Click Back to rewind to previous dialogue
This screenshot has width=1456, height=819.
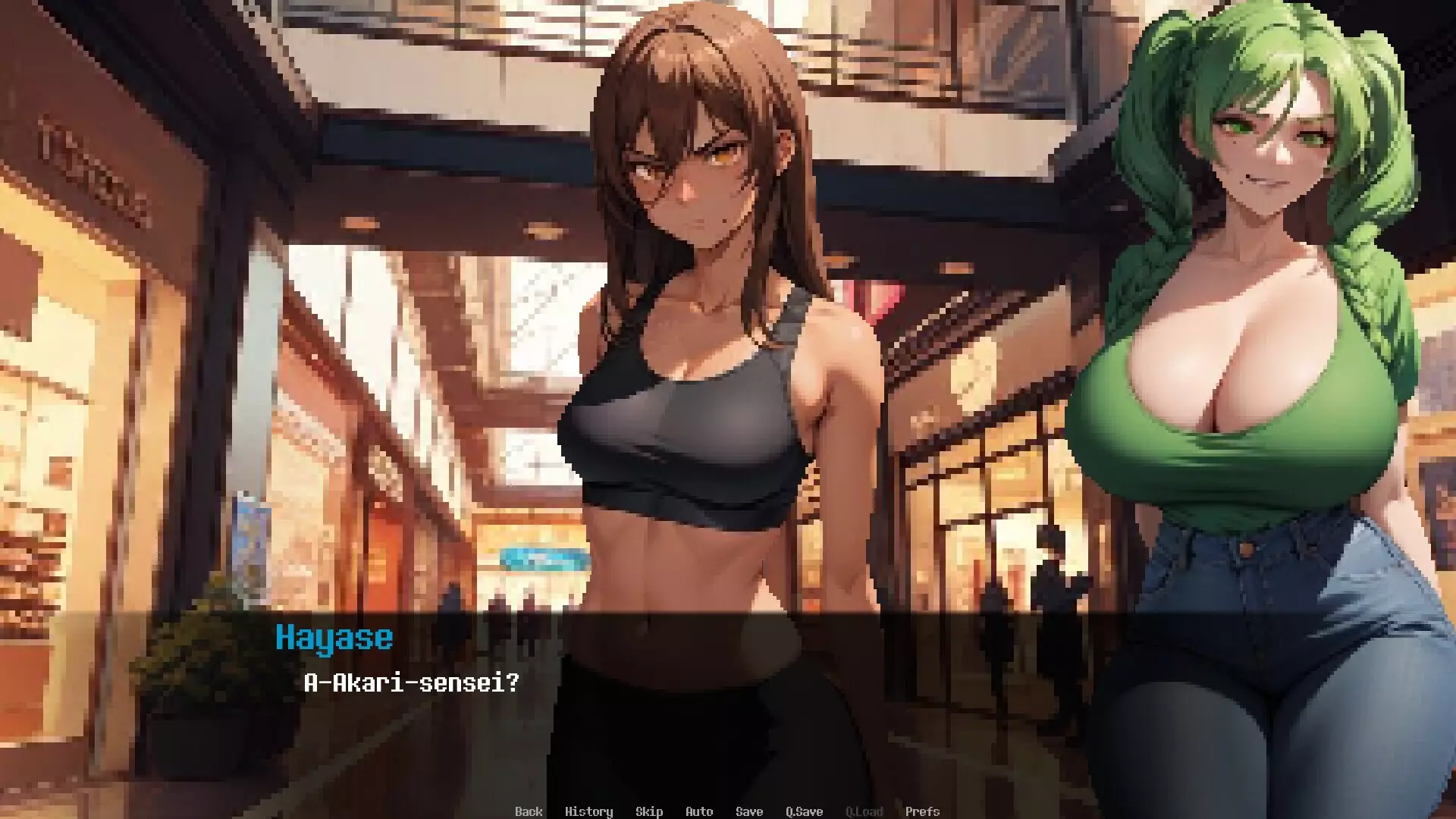(x=529, y=811)
